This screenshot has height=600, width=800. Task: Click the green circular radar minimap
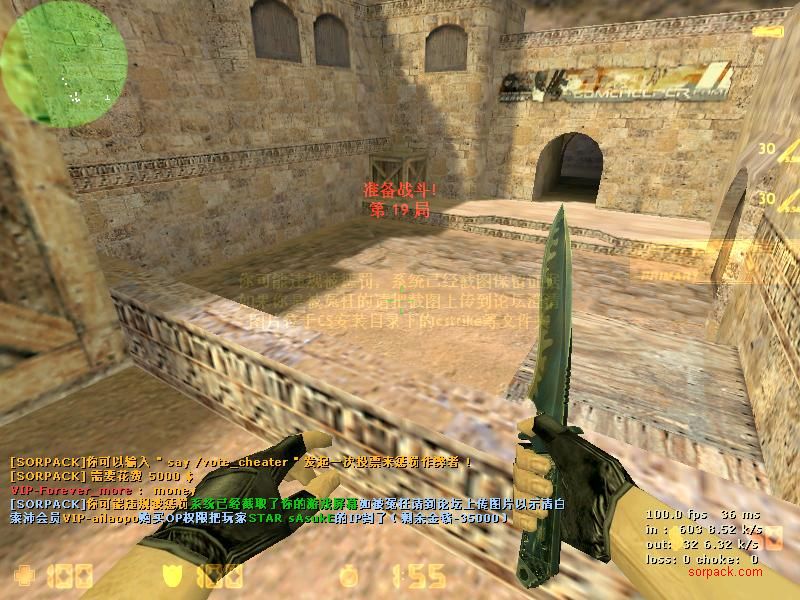[63, 63]
